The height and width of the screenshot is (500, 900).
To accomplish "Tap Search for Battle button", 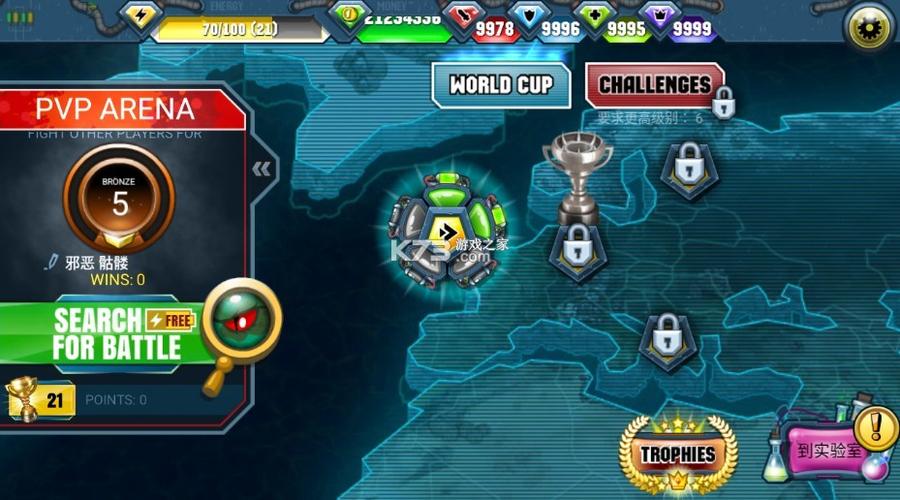I will click(117, 335).
